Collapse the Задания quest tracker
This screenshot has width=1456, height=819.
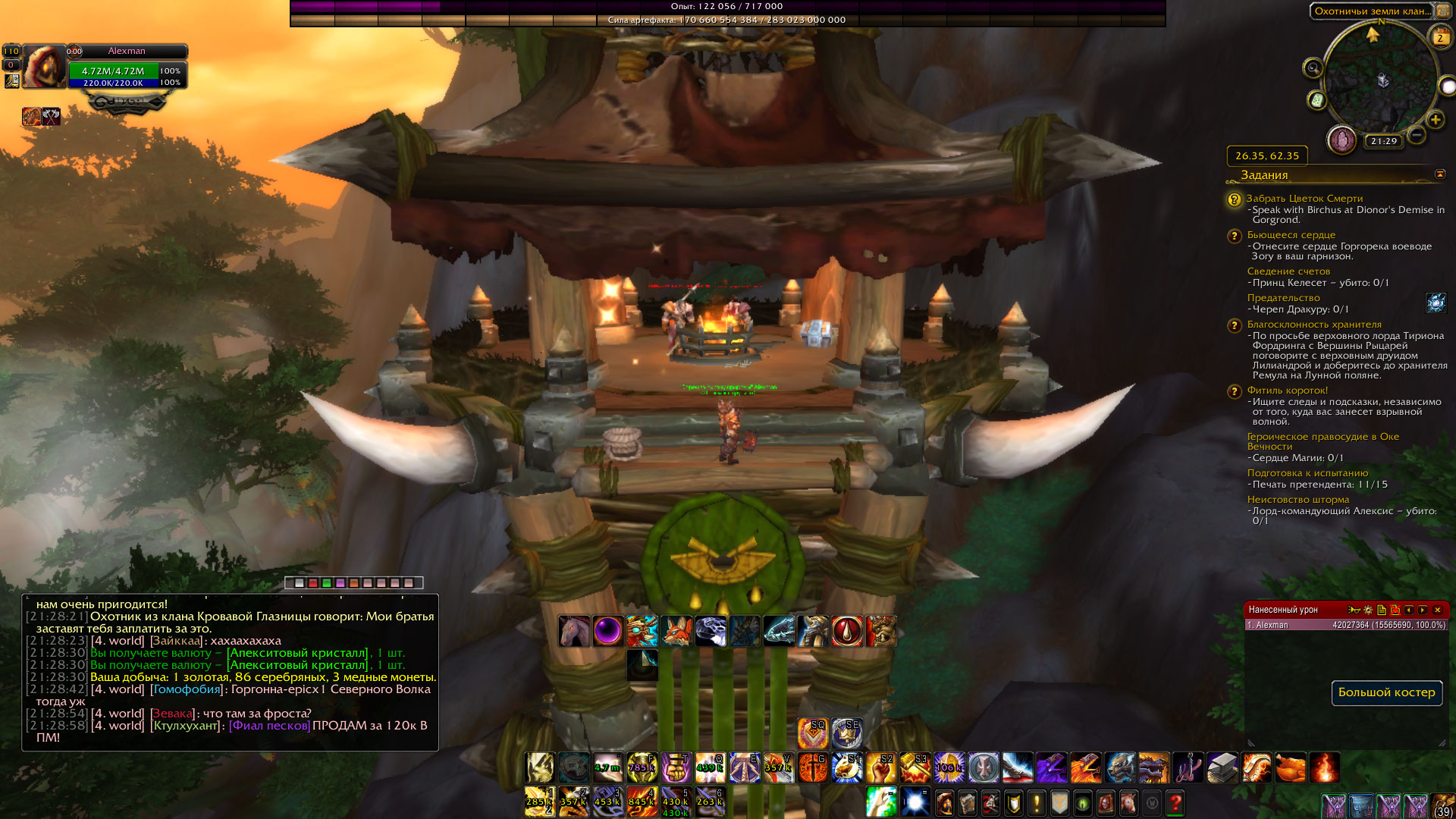pos(1439,174)
